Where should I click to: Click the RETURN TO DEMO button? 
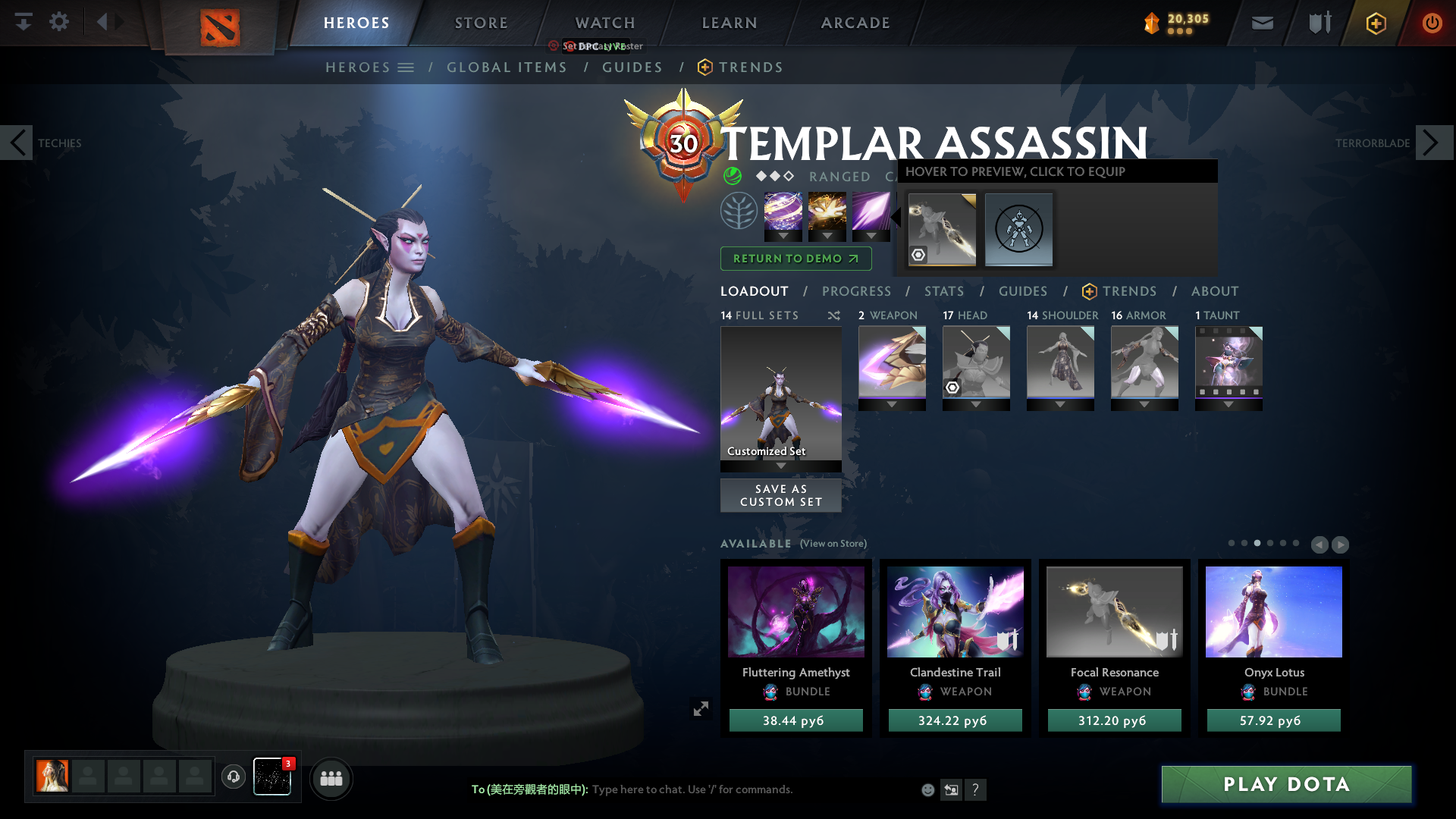click(795, 259)
